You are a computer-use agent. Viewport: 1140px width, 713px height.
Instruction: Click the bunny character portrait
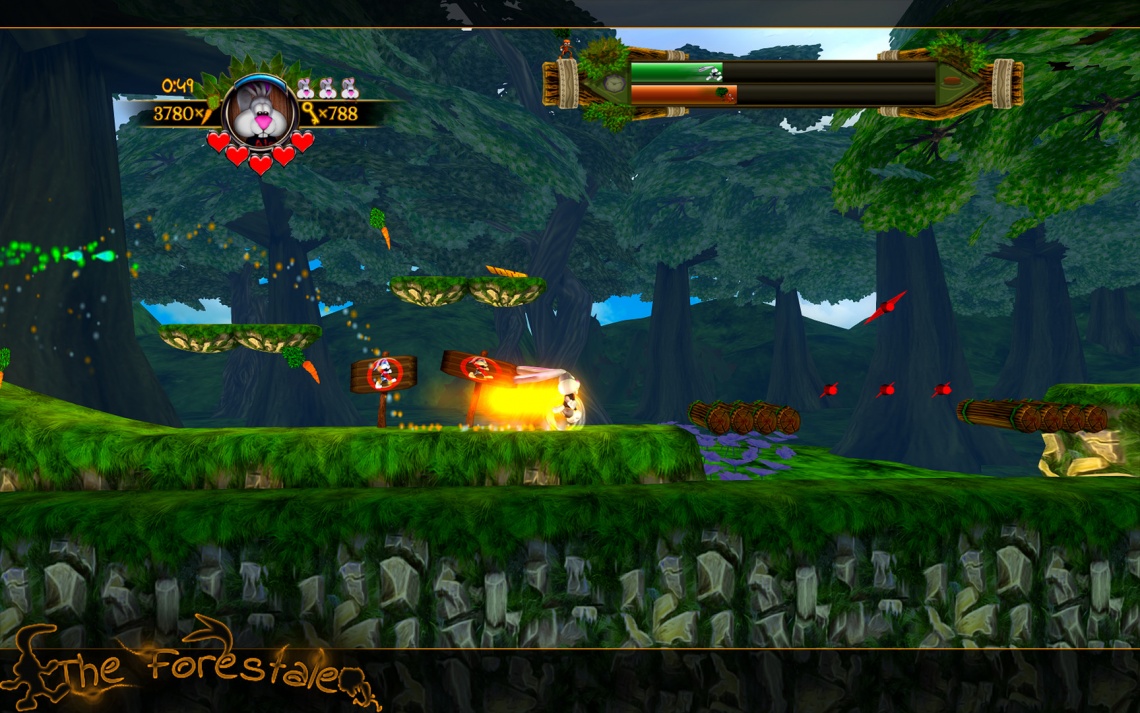pos(259,111)
